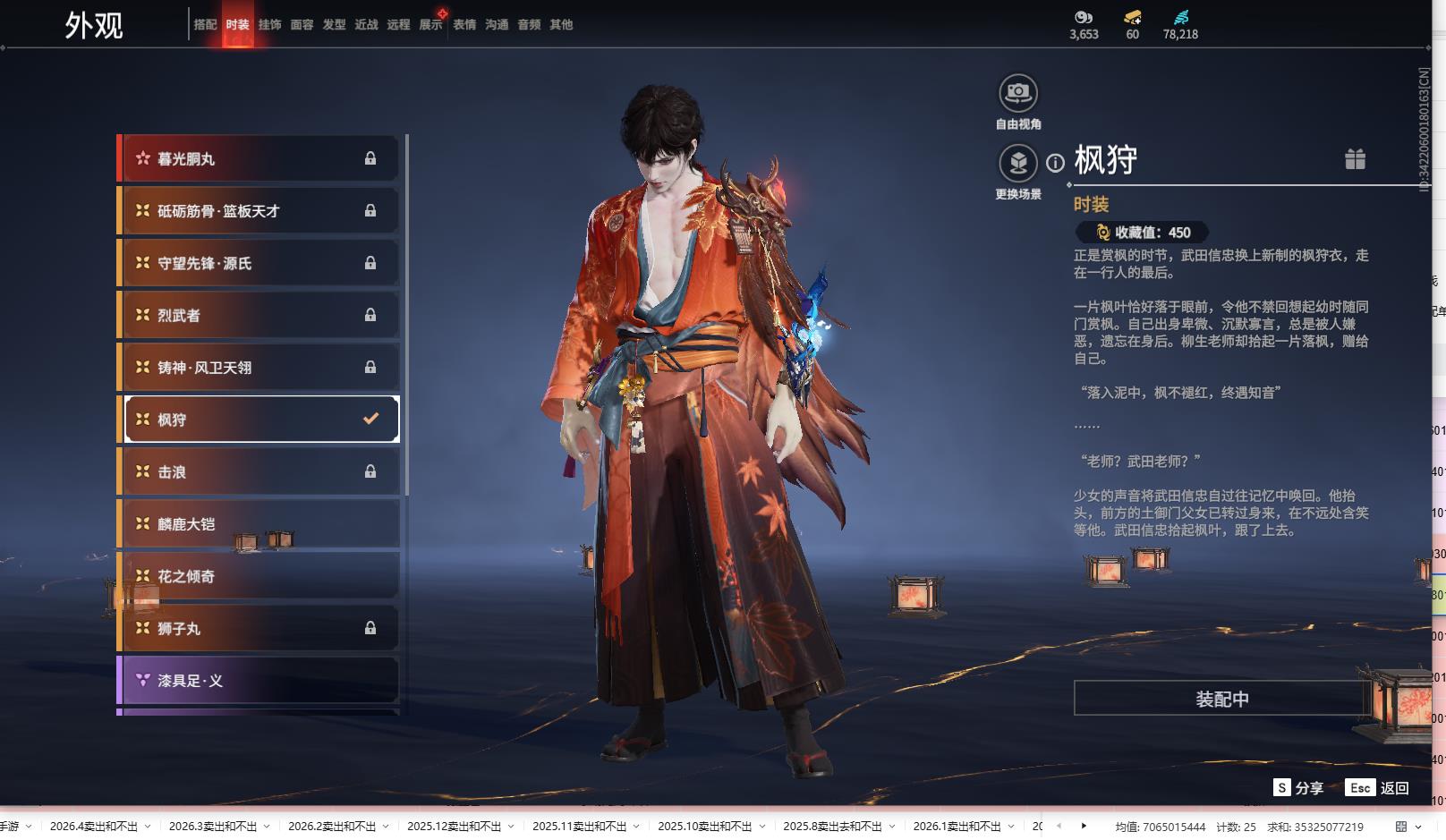The image size is (1446, 840).
Task: Open the 表情 tab
Action: [x=464, y=24]
